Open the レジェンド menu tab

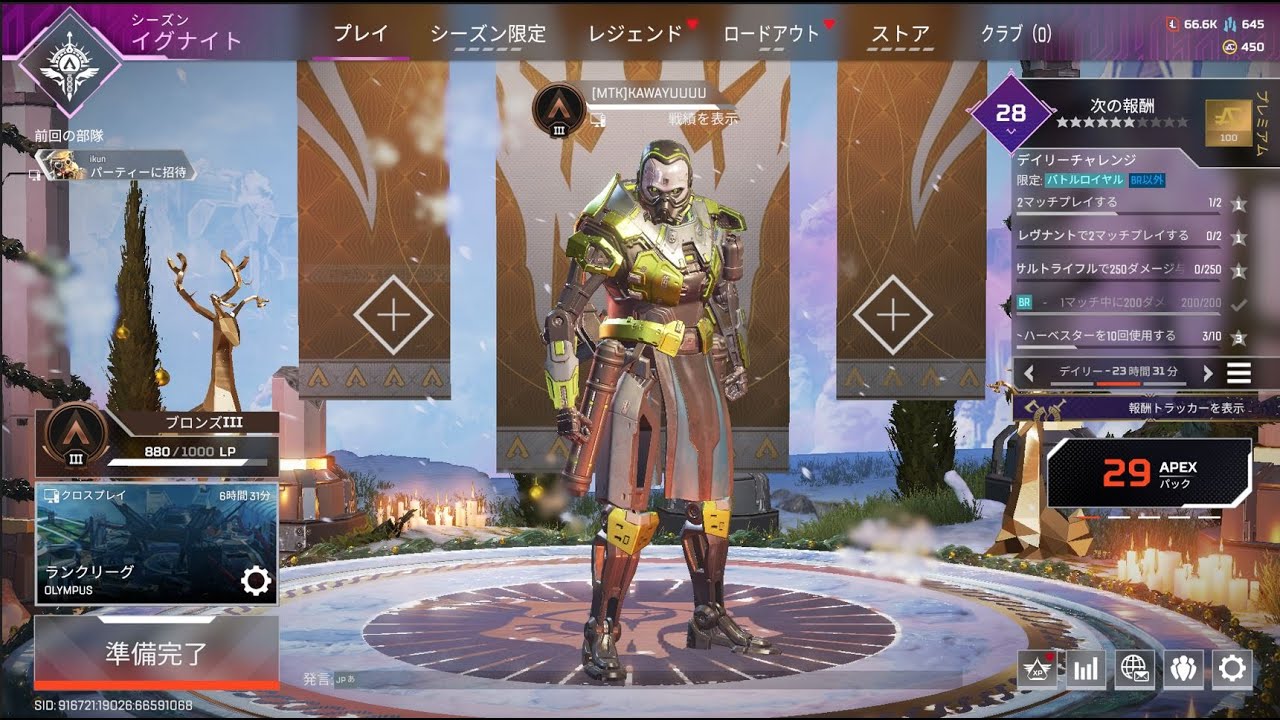[x=637, y=32]
